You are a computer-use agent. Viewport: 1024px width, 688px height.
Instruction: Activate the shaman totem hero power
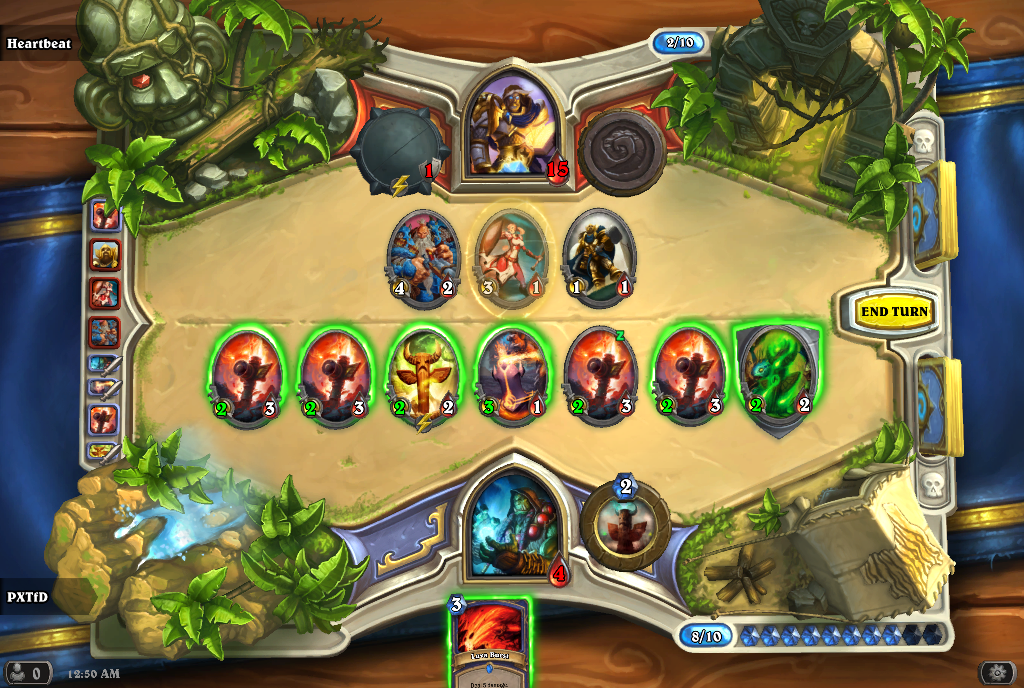click(626, 523)
